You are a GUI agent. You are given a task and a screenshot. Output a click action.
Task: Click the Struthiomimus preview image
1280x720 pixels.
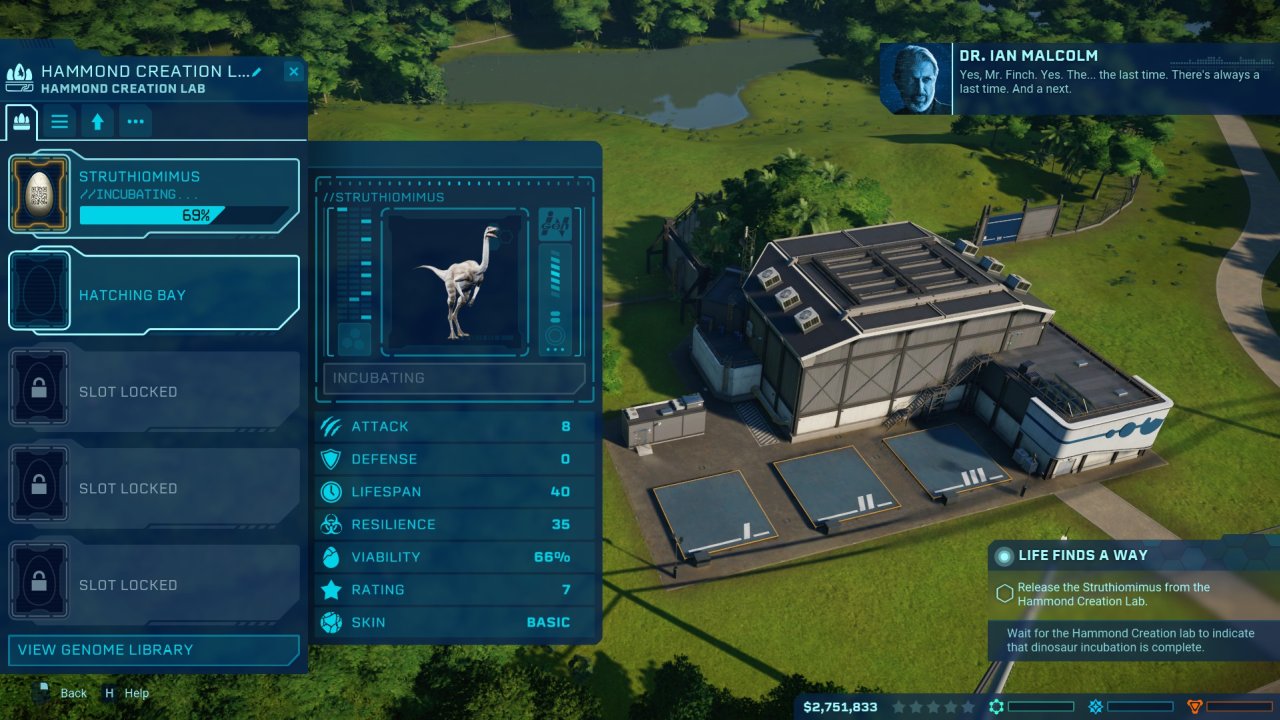(456, 282)
